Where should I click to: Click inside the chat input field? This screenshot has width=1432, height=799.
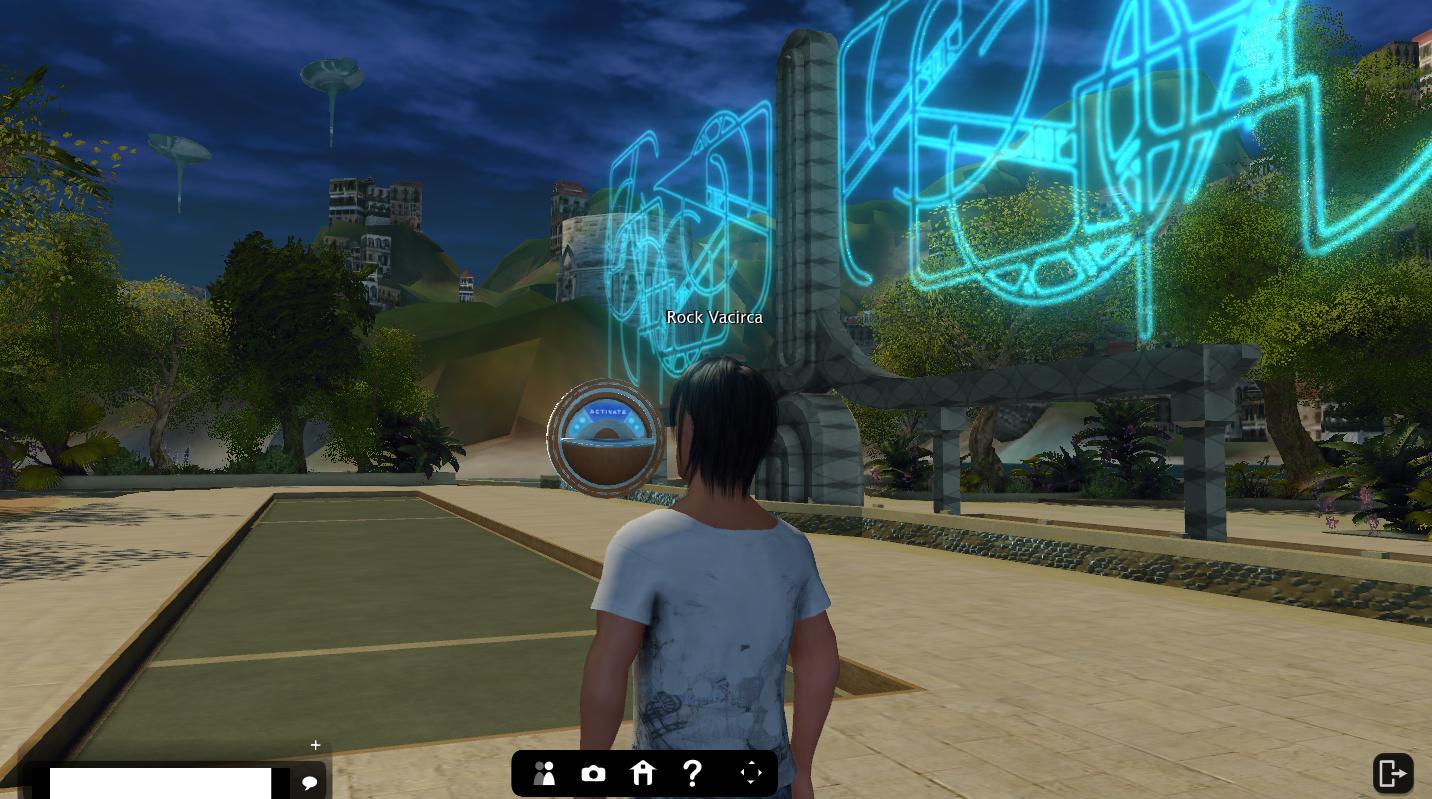[x=160, y=783]
